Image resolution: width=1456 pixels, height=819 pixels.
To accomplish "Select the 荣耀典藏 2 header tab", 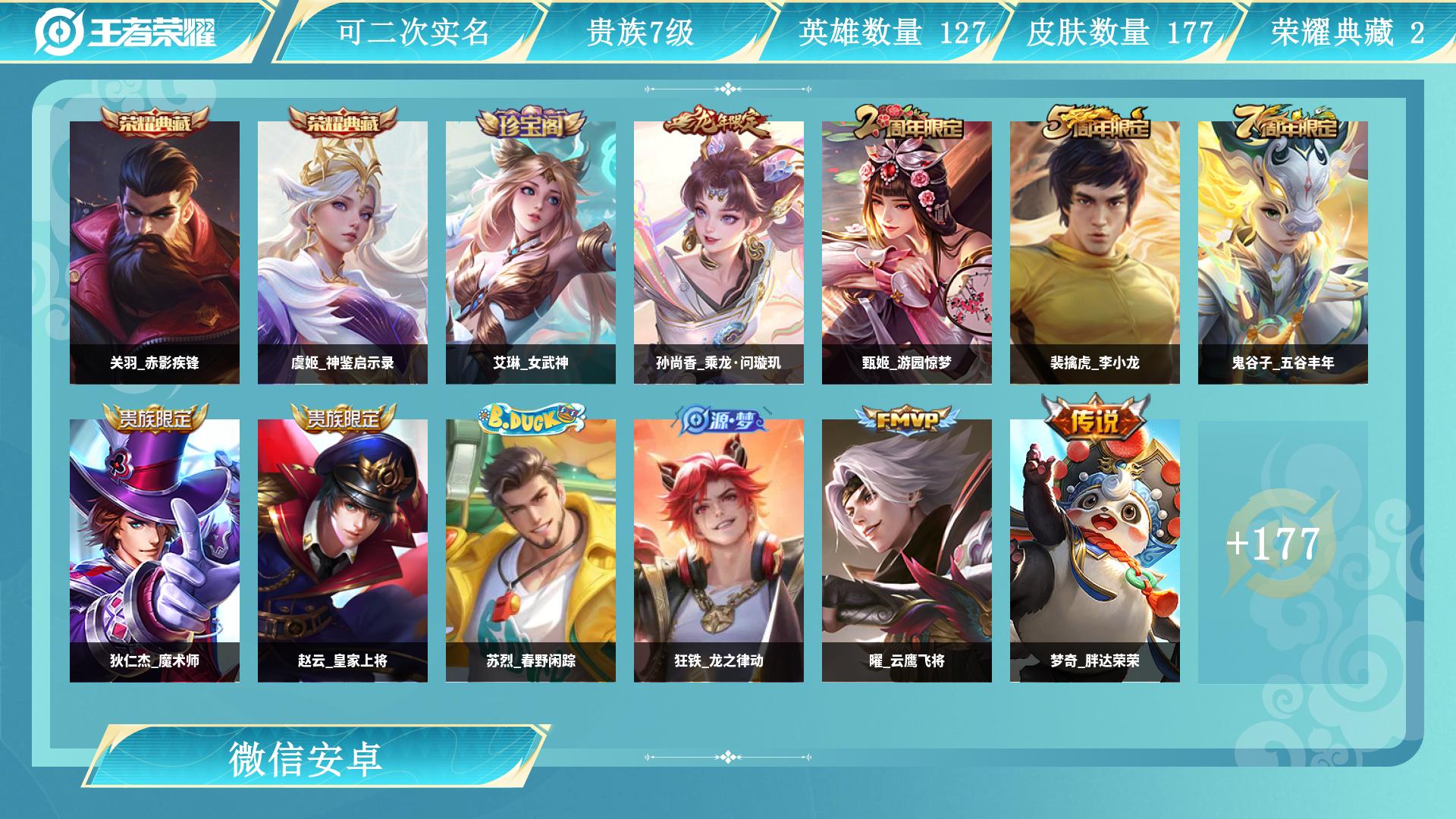I will 1347,33.
